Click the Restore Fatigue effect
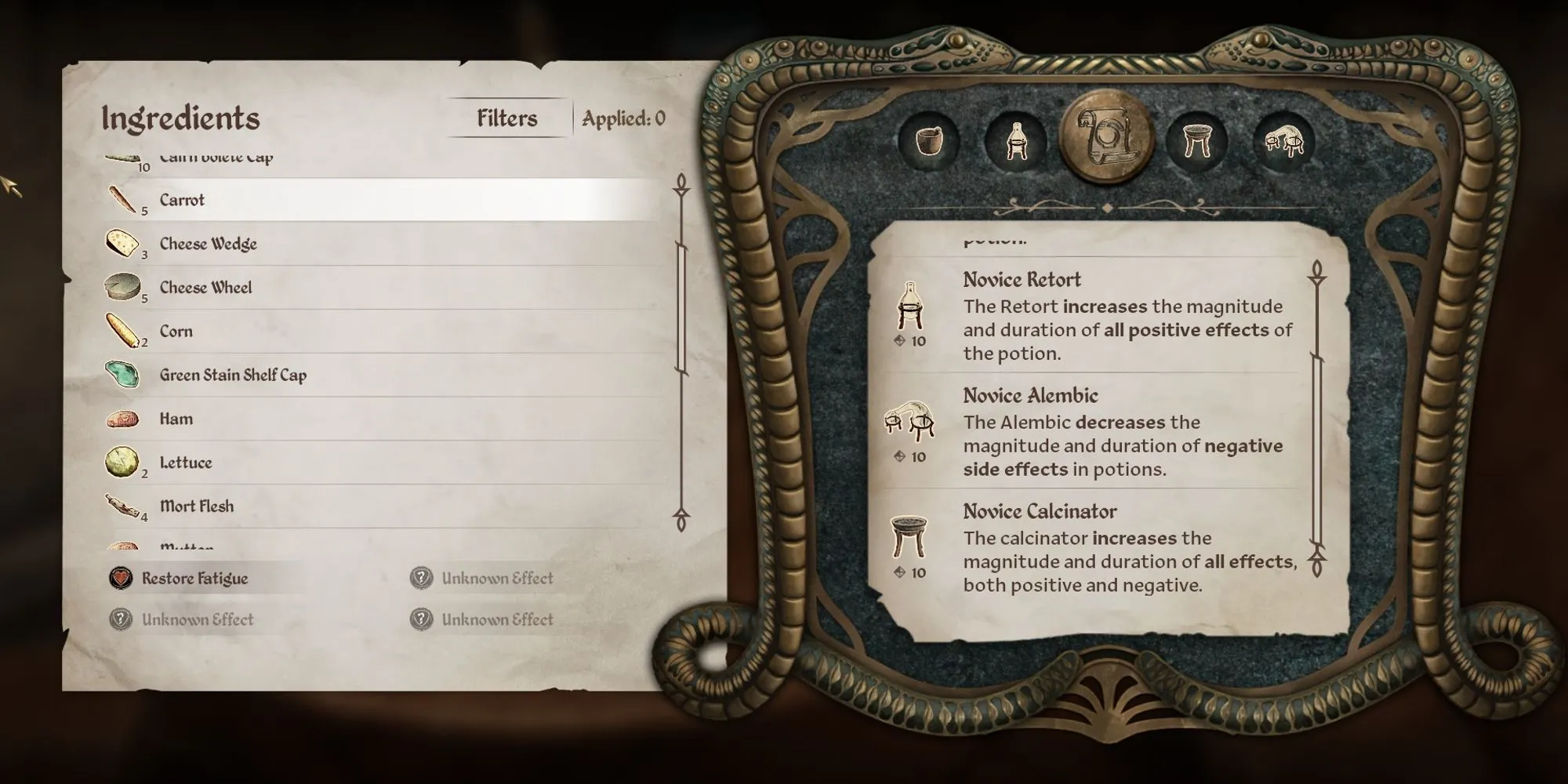 pos(194,579)
